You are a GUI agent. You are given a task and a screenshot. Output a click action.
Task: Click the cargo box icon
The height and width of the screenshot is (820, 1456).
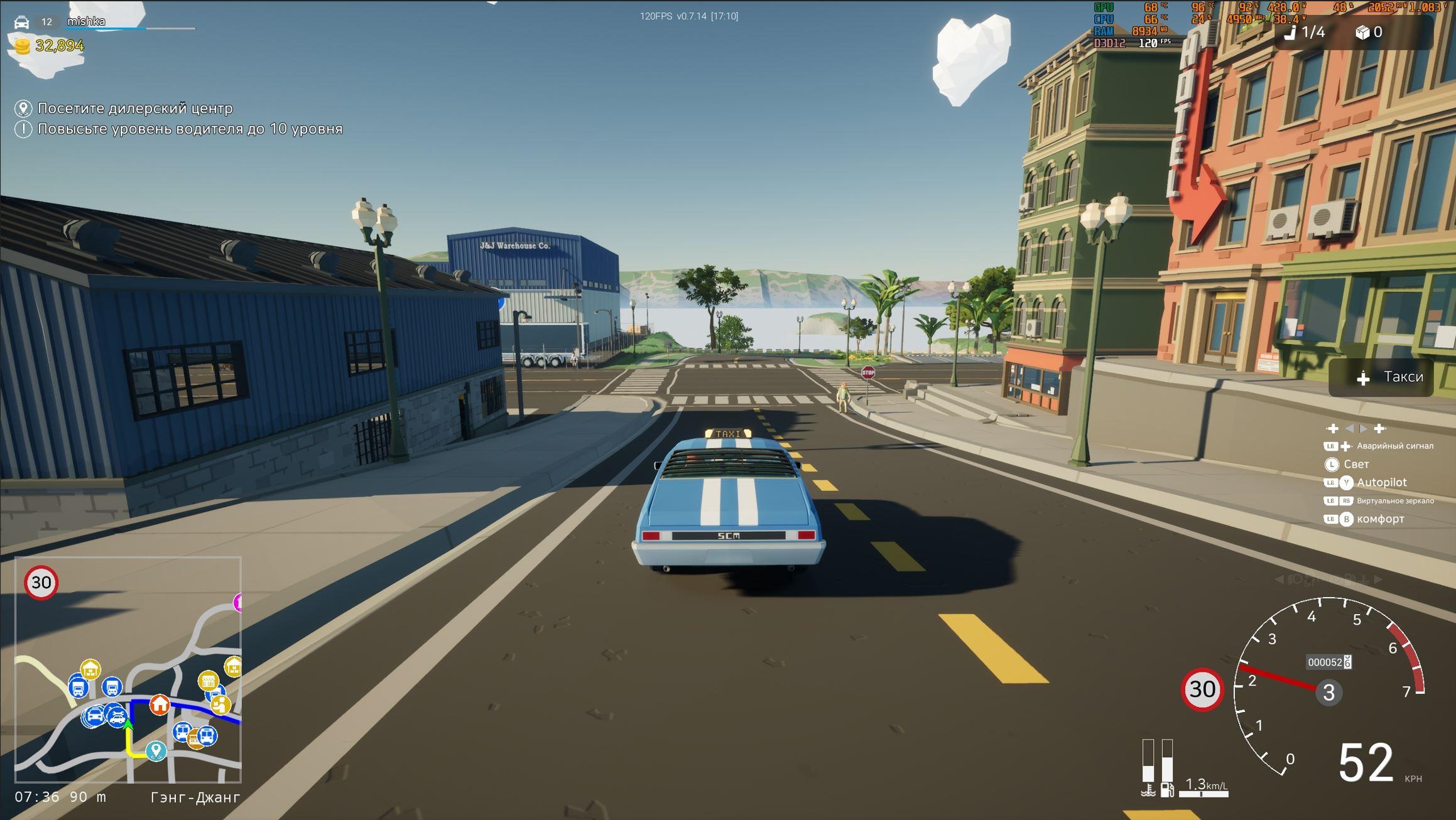(x=1362, y=32)
